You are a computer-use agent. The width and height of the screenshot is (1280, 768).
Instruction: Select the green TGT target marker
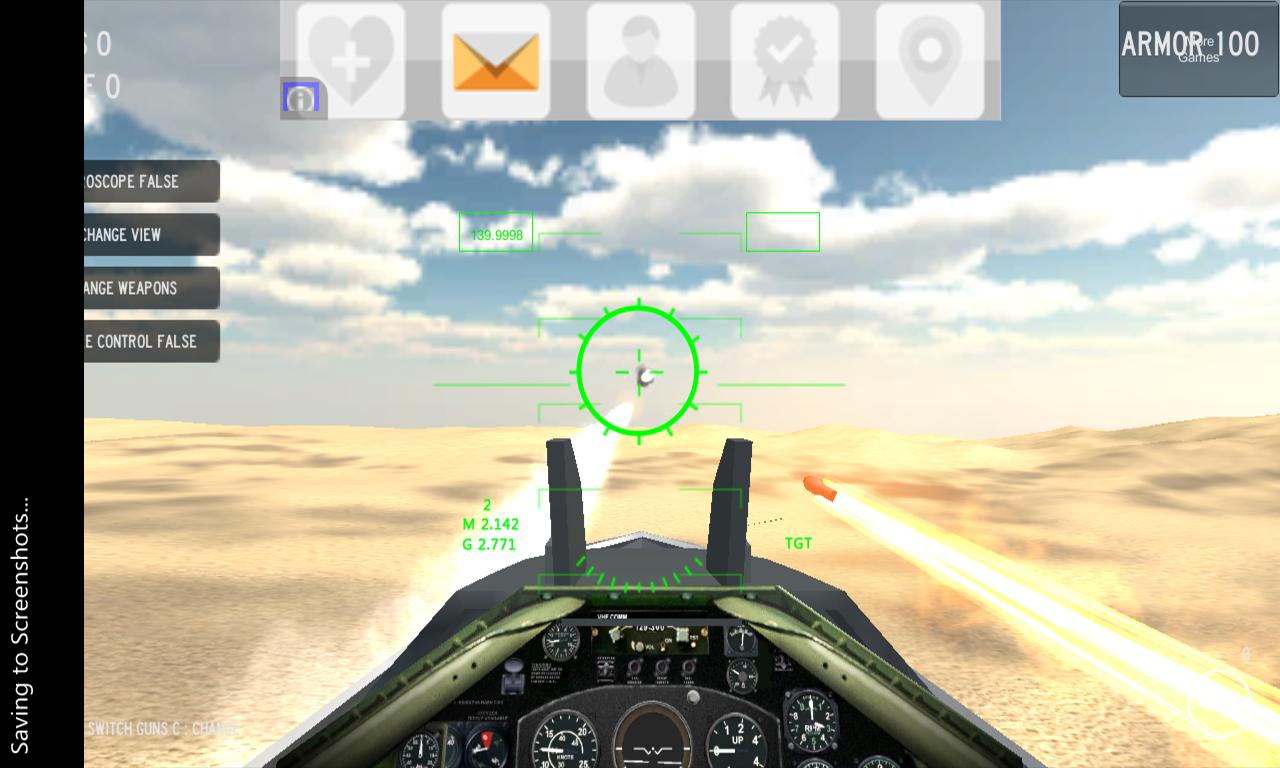(x=797, y=543)
